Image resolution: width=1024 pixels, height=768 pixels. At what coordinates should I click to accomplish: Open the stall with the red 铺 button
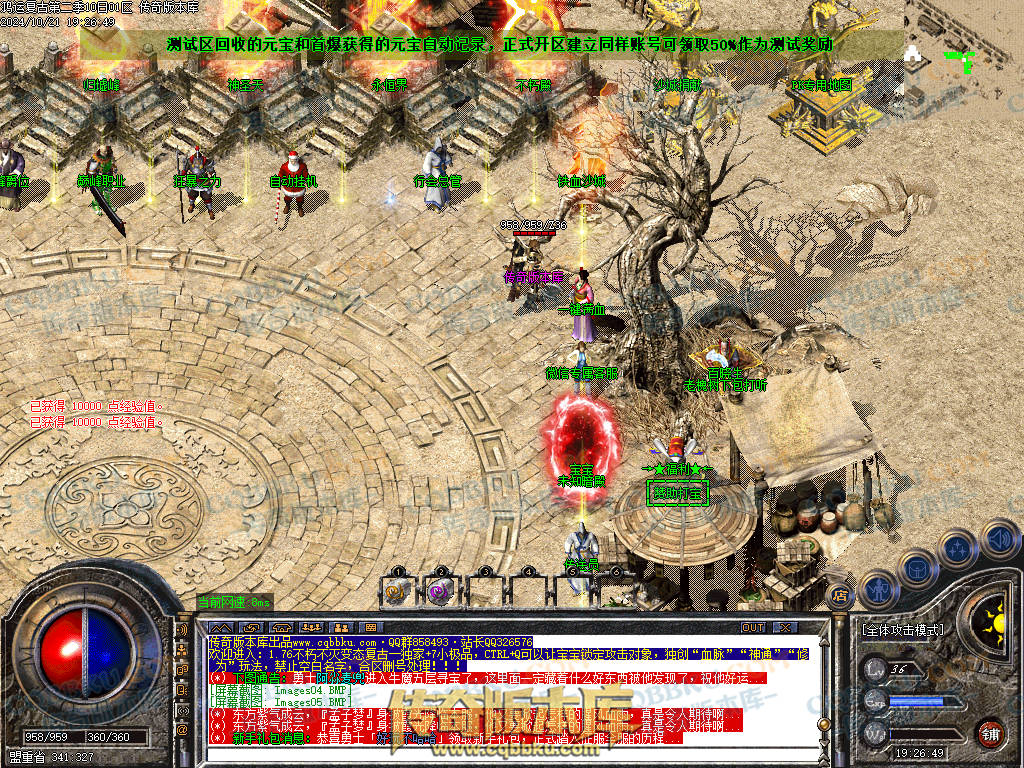(x=990, y=733)
